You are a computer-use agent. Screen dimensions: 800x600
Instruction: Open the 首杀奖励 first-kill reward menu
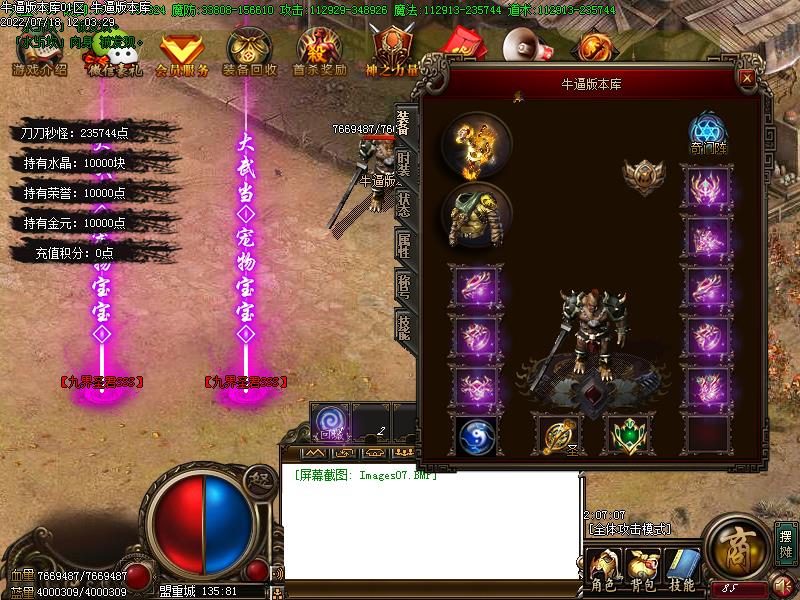(x=319, y=56)
